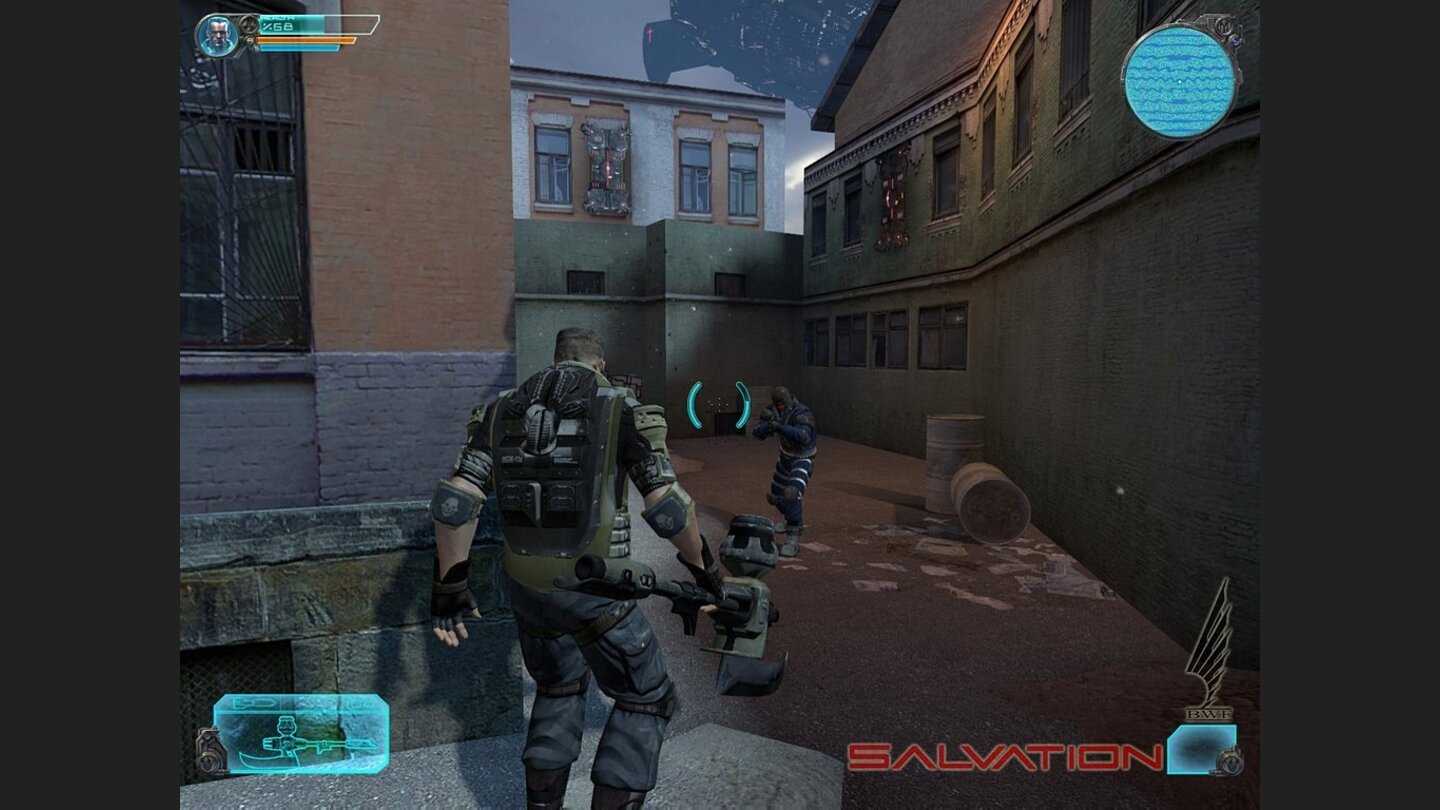Toggle the blue gem button on the minimap rim
The image size is (1440, 810).
click(1235, 41)
